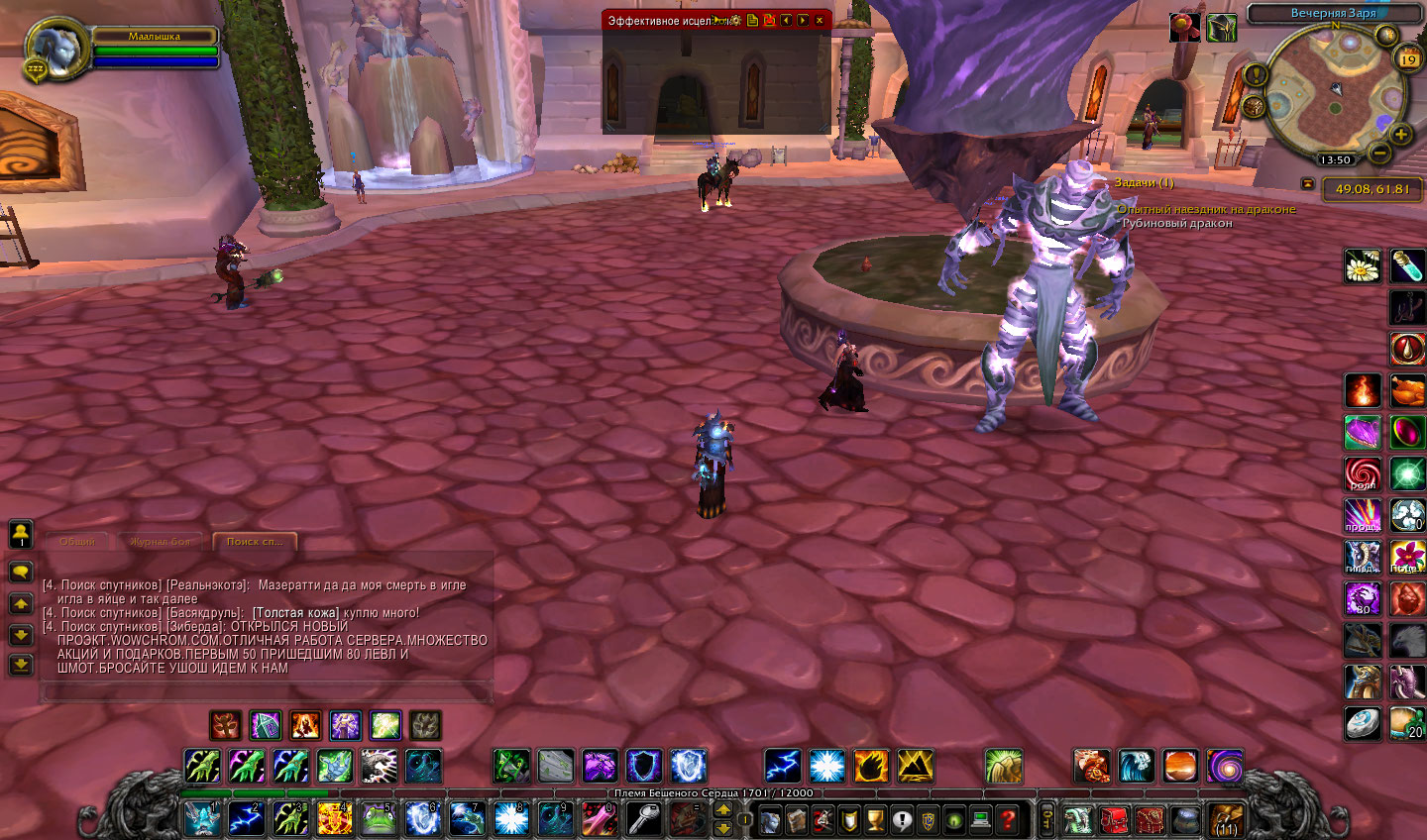Open the backpack showing (11) free slots

point(1226,819)
